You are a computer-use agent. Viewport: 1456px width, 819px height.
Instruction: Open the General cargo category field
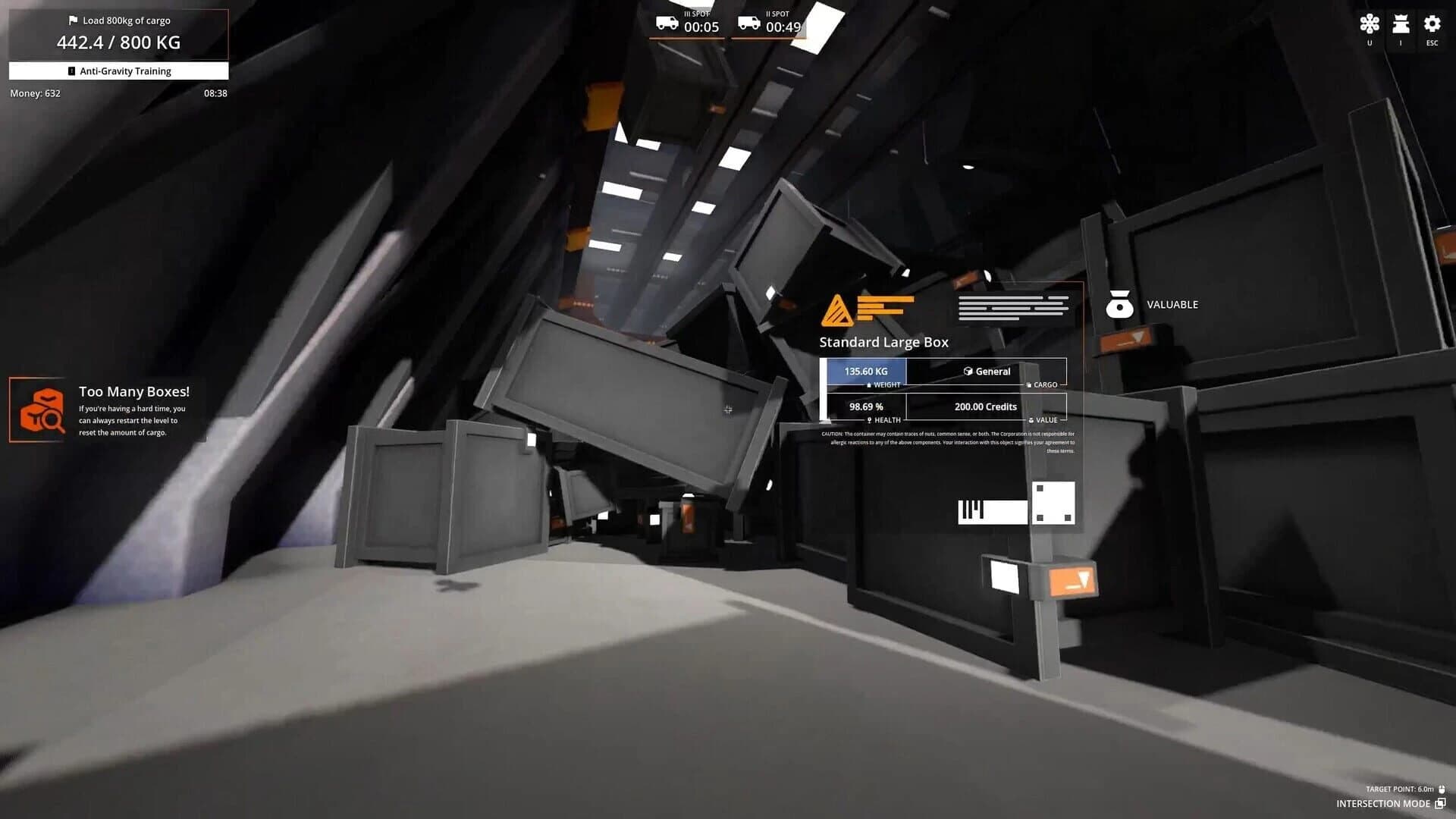click(988, 371)
